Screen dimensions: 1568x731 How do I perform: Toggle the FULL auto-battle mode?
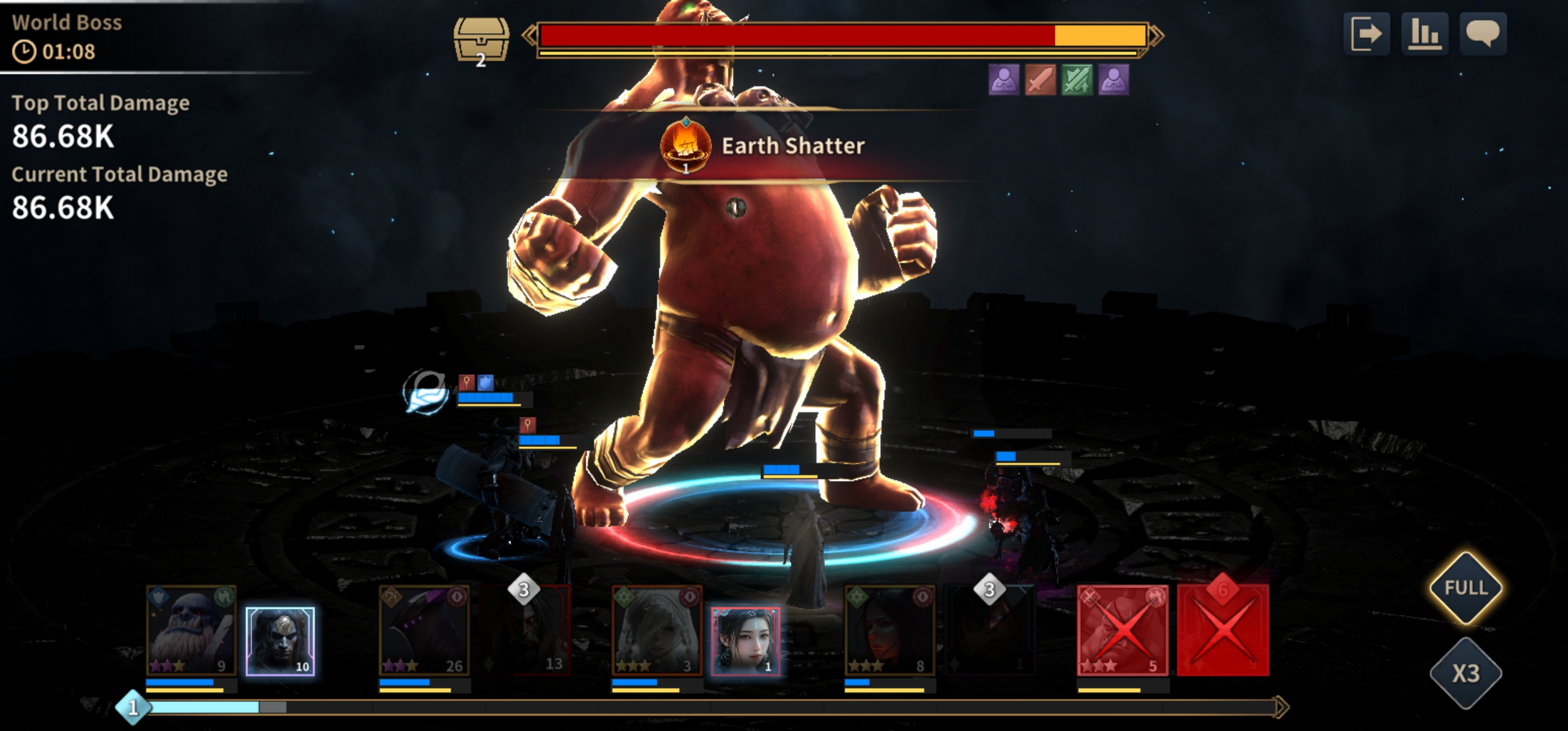coord(1466,588)
